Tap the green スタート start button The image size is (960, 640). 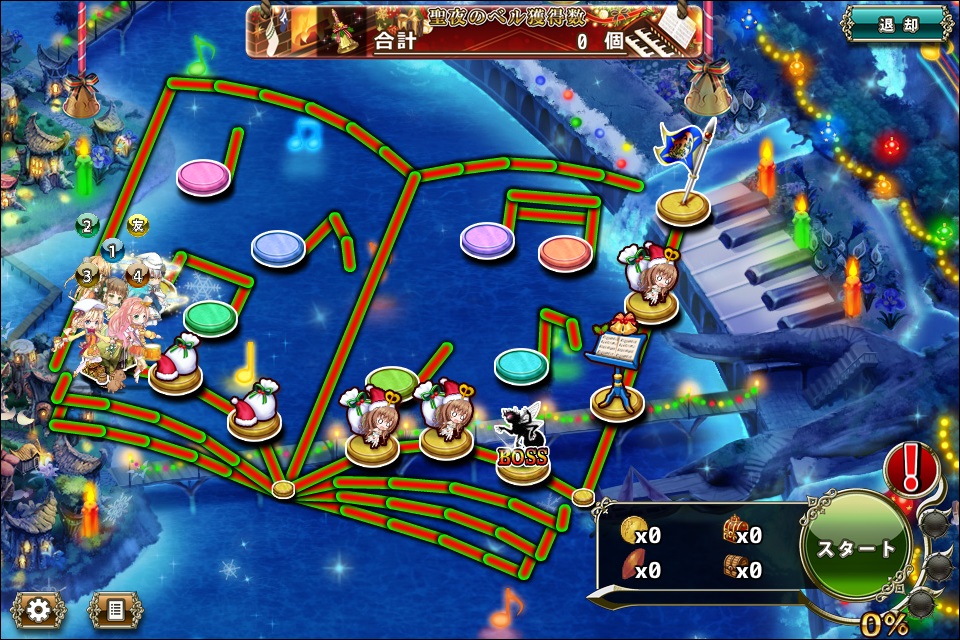856,548
